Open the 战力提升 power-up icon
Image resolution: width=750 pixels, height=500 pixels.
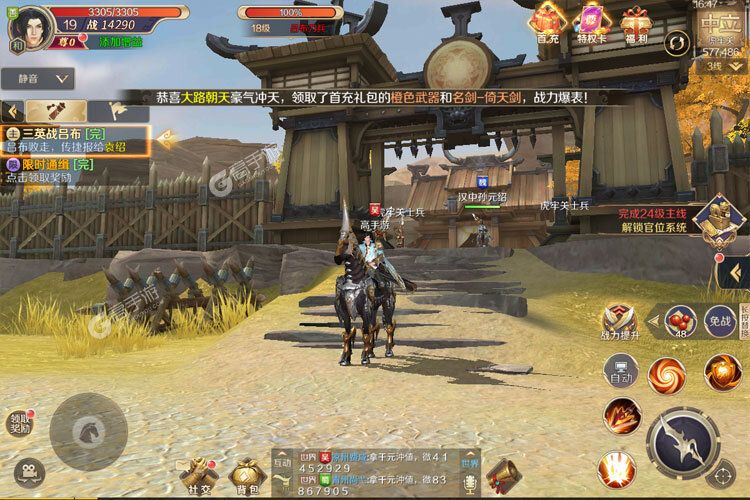618,322
